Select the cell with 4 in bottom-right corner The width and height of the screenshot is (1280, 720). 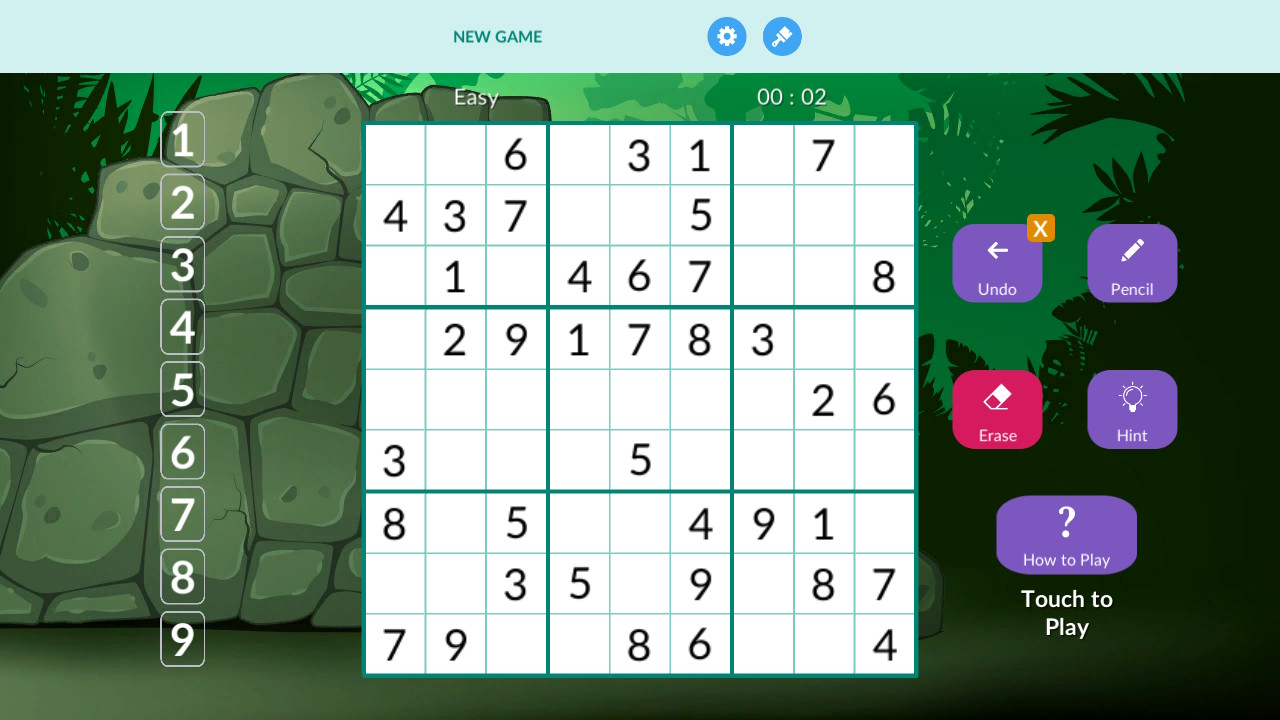coord(884,645)
